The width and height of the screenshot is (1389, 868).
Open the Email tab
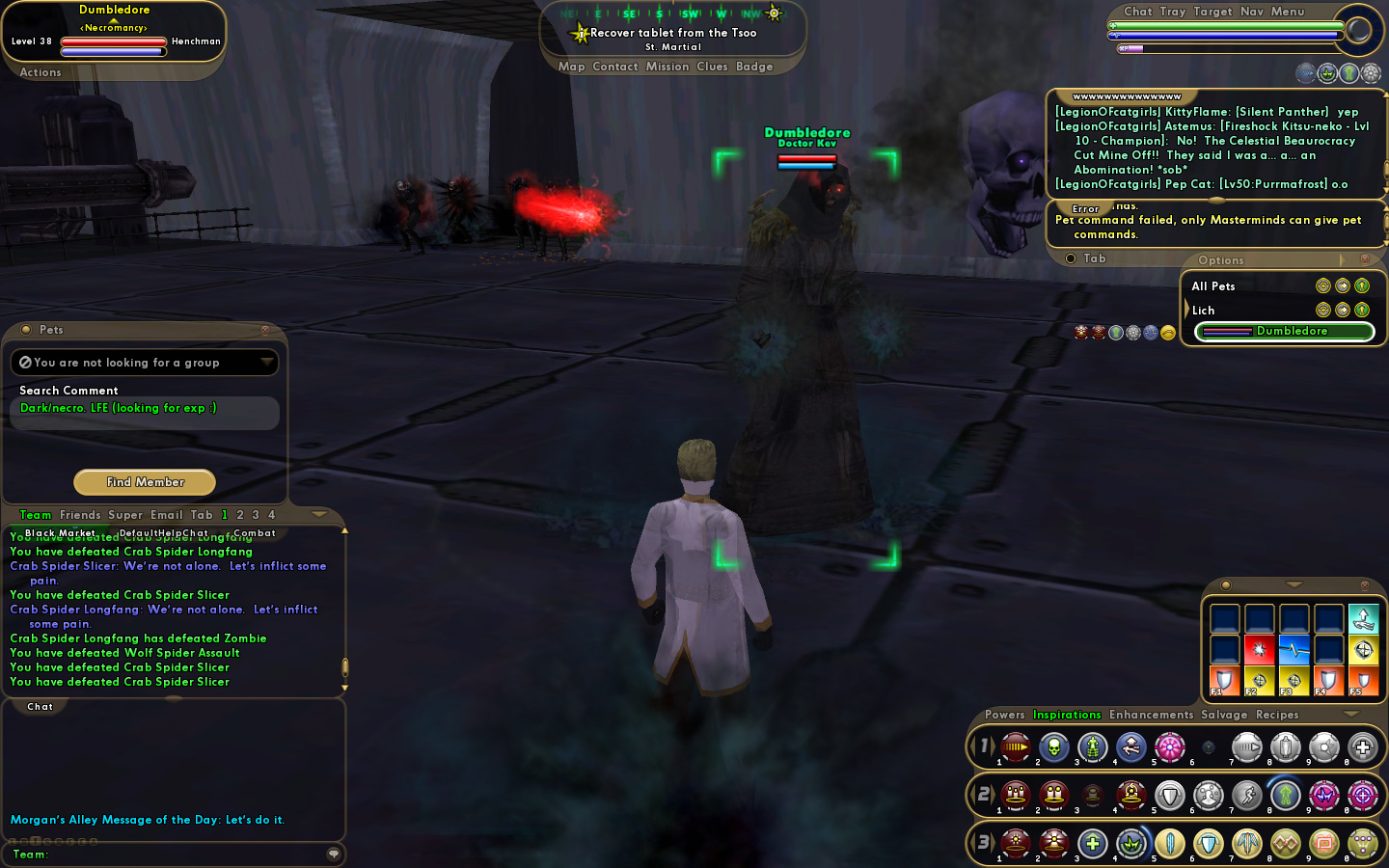click(x=167, y=515)
